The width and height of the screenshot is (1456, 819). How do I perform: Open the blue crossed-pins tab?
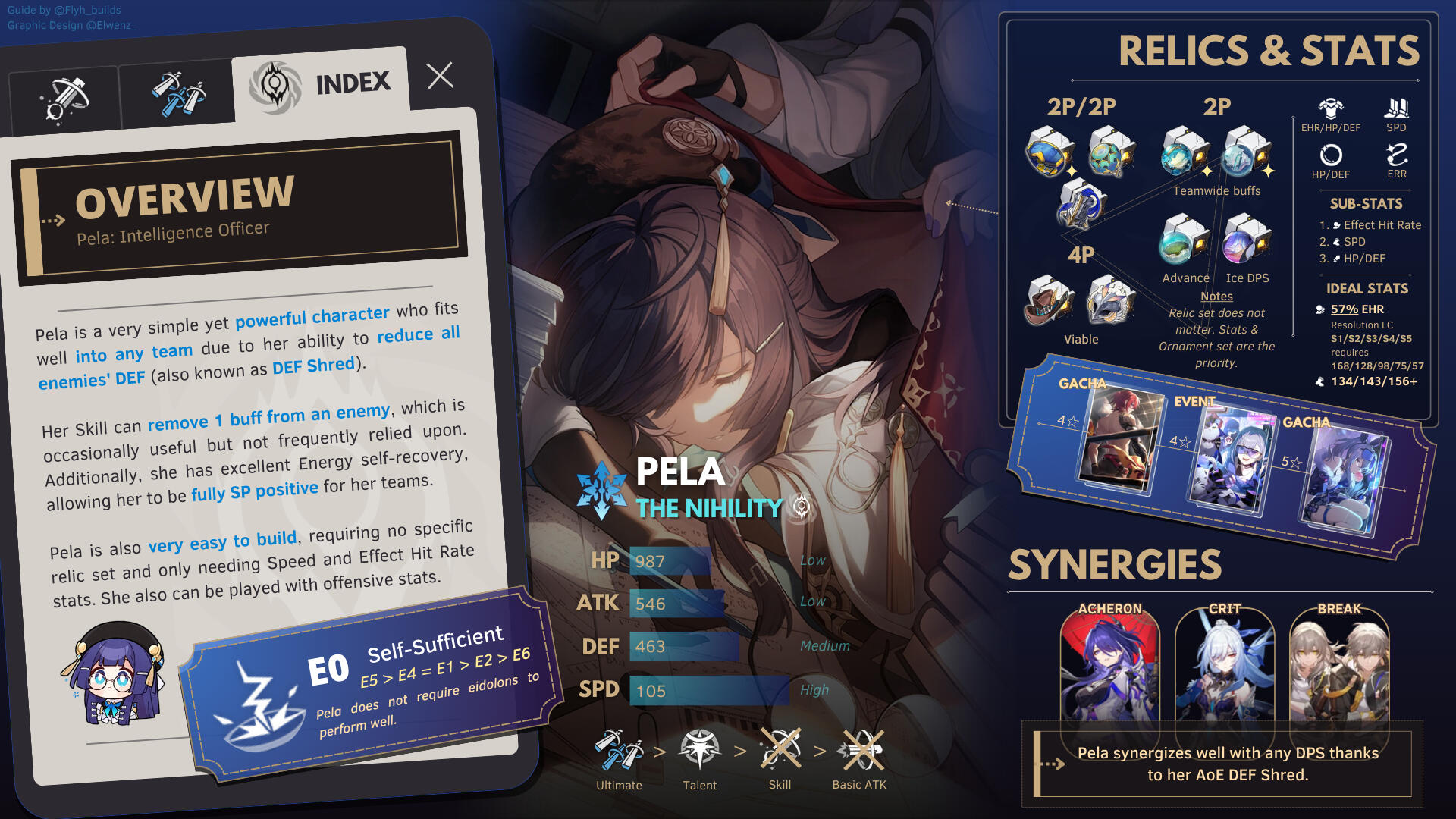click(177, 95)
